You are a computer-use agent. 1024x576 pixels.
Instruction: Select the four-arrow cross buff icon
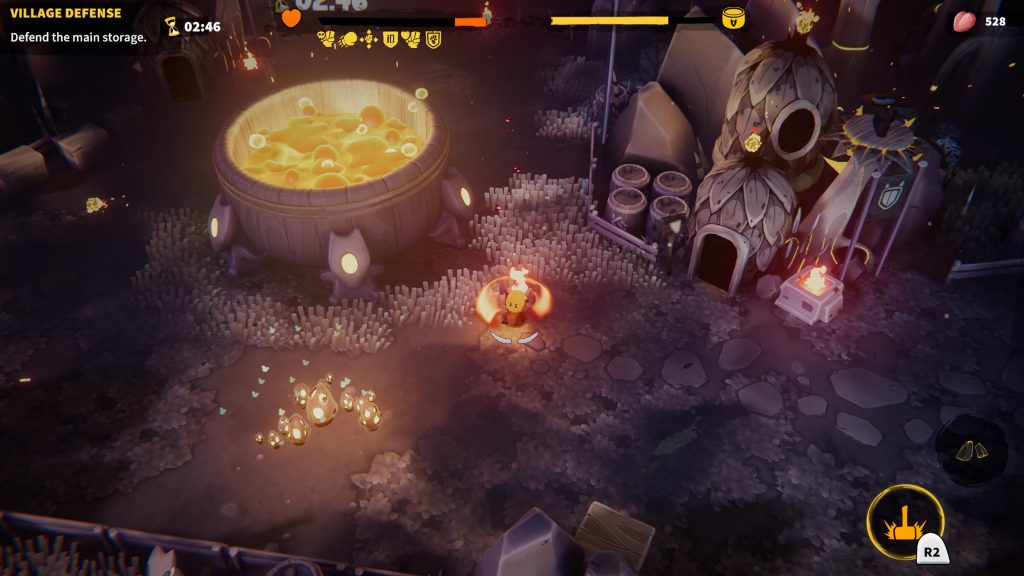pos(368,39)
